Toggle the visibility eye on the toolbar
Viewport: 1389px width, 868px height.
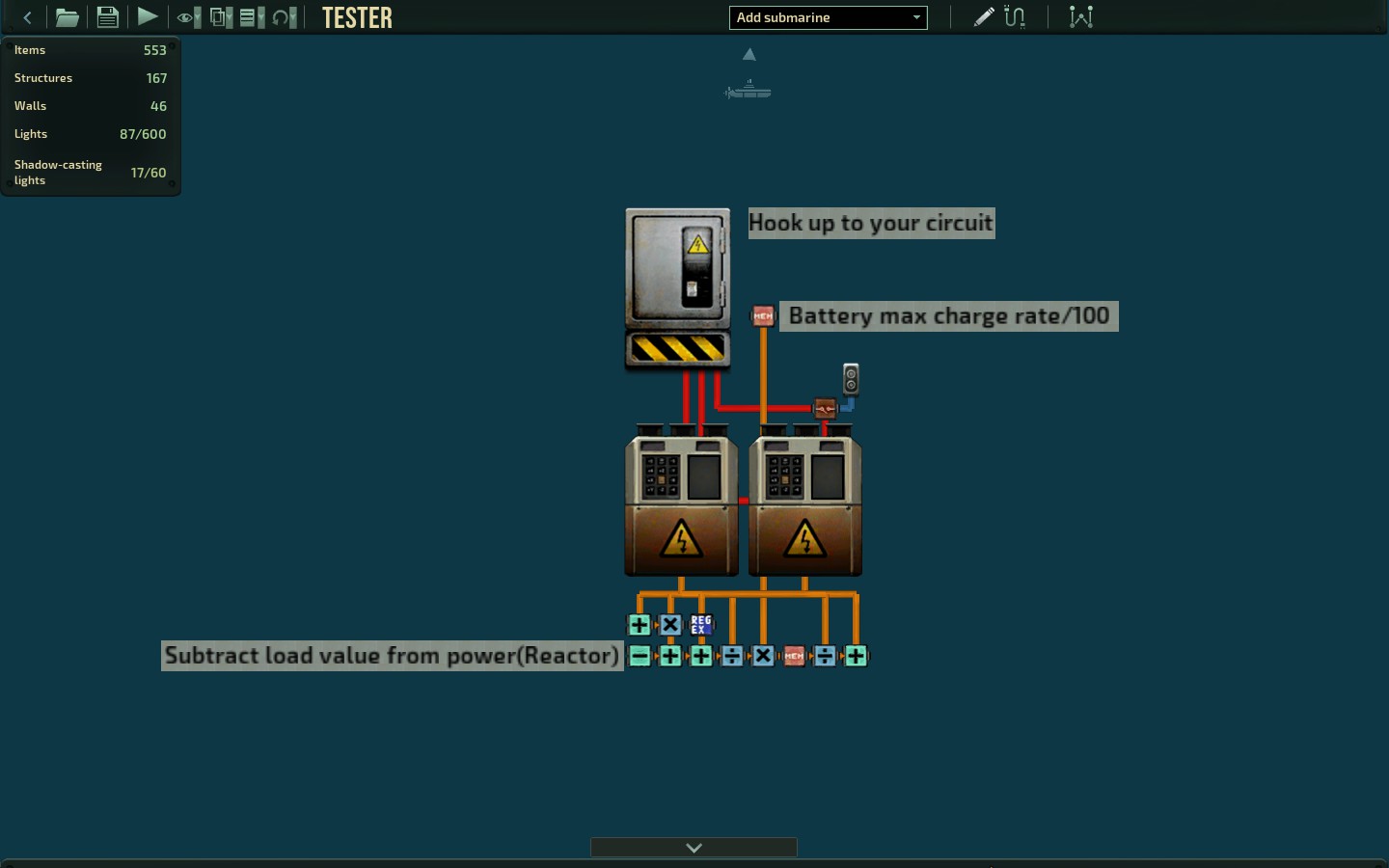coord(183,16)
